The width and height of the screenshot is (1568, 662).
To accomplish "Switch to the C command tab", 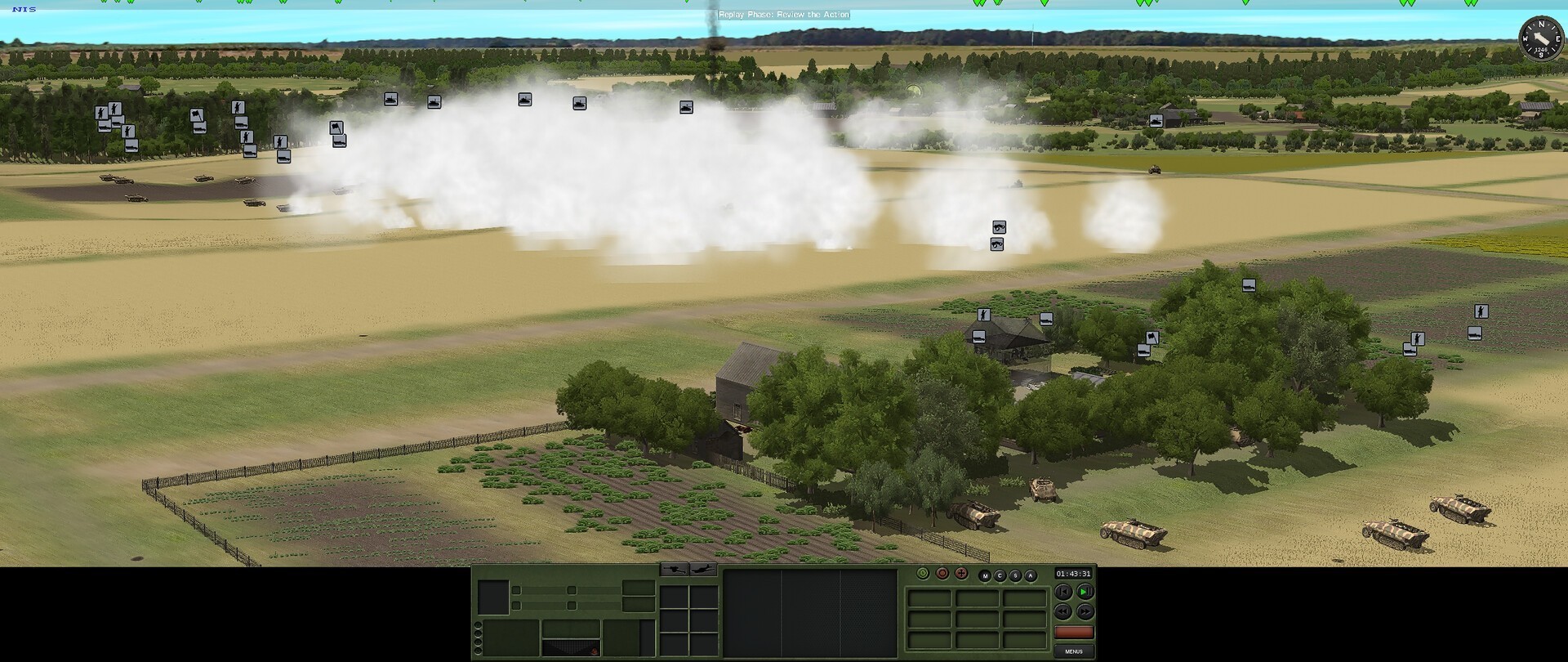I will pos(1000,575).
